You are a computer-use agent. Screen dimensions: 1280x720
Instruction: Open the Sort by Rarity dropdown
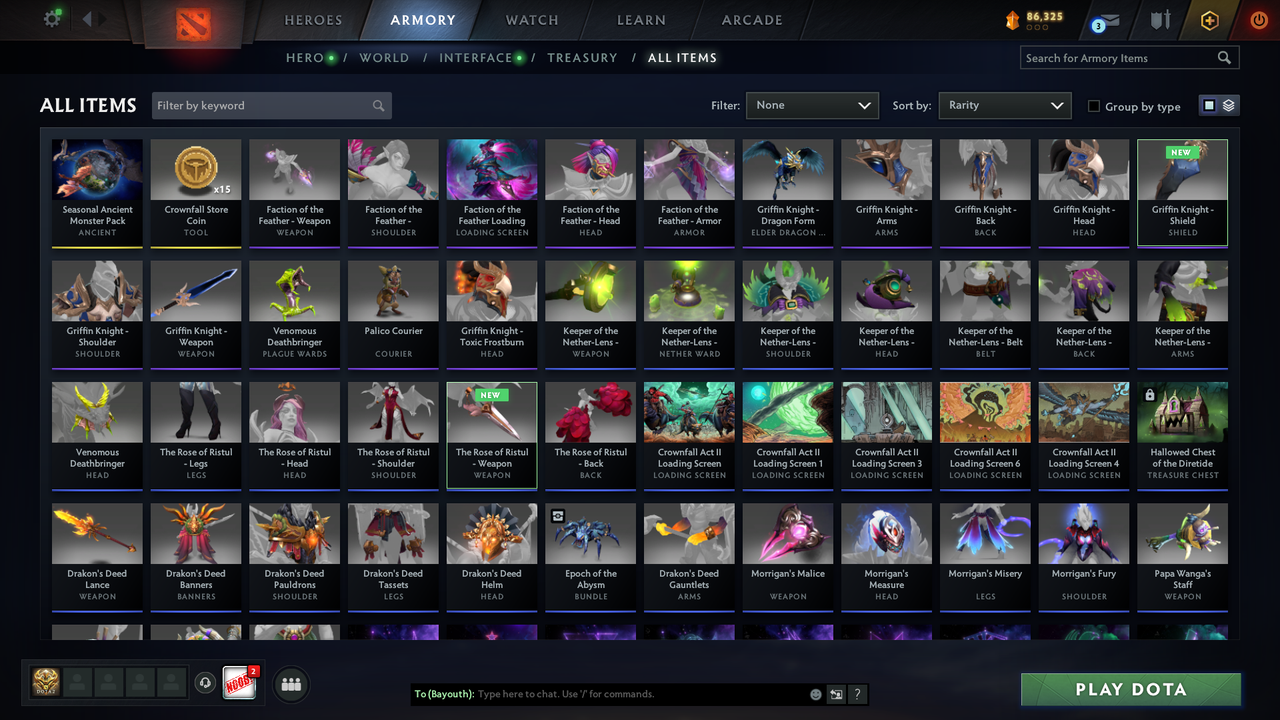[1004, 105]
